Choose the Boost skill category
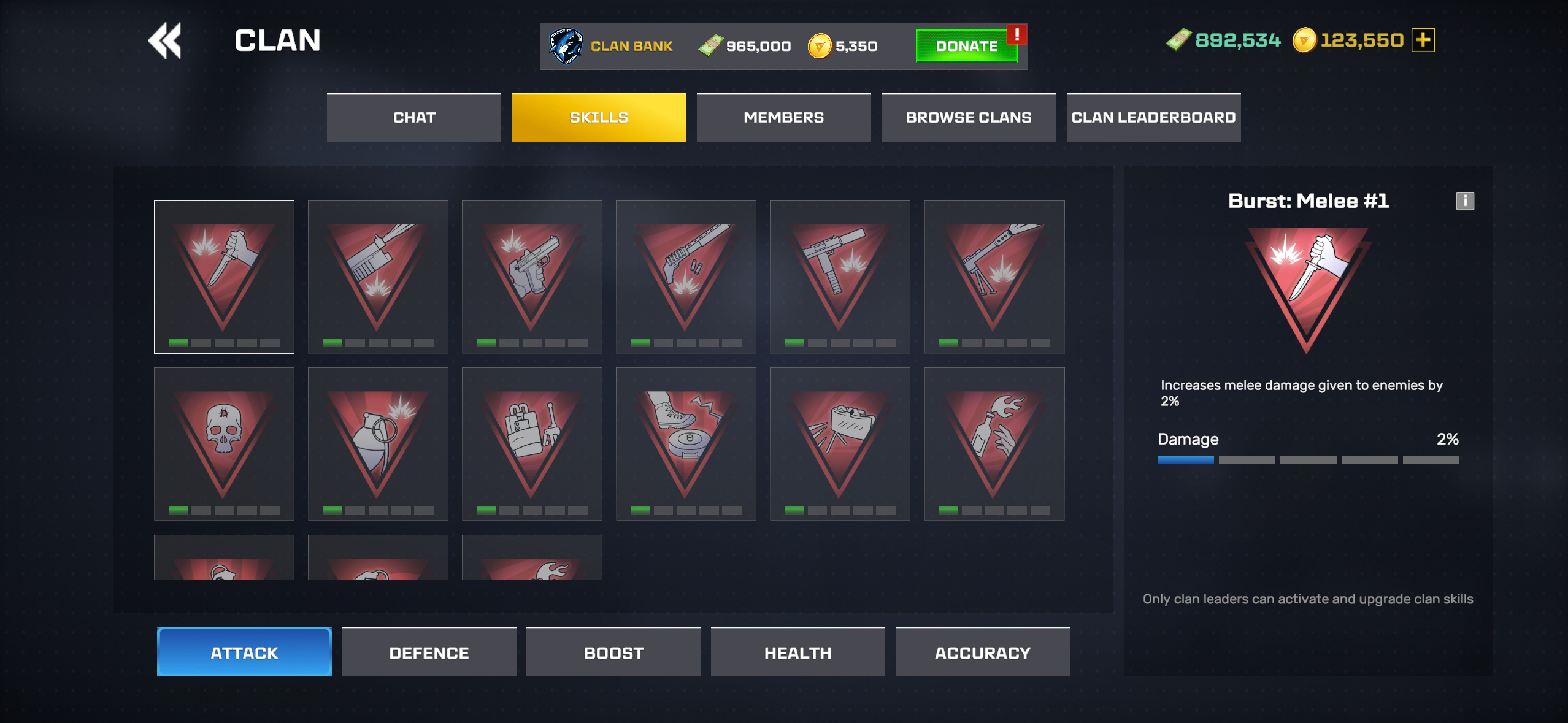The height and width of the screenshot is (723, 1568). click(613, 652)
